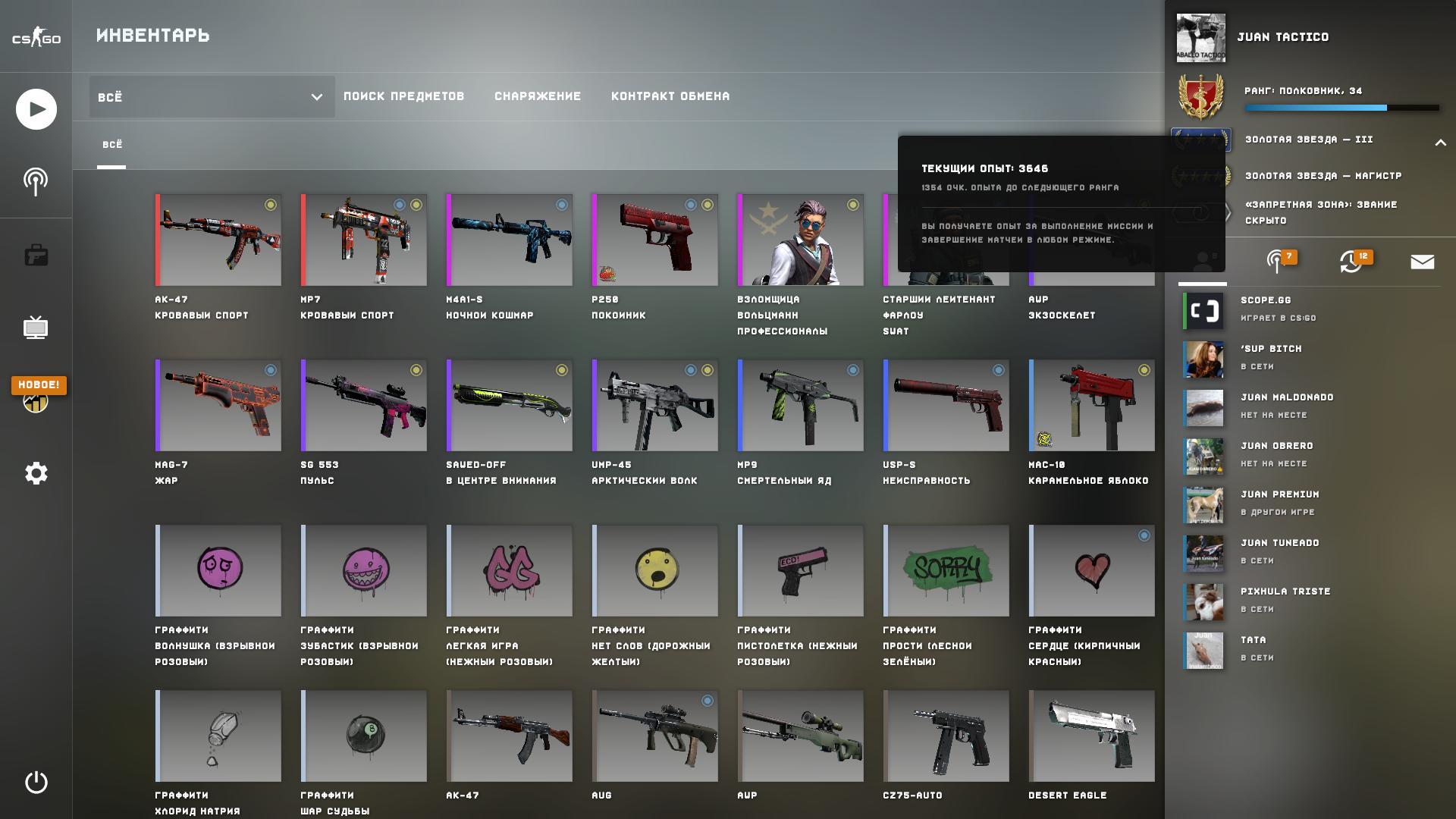Select the Desert Eagle item tile
The height and width of the screenshot is (819, 1456).
tap(1092, 736)
